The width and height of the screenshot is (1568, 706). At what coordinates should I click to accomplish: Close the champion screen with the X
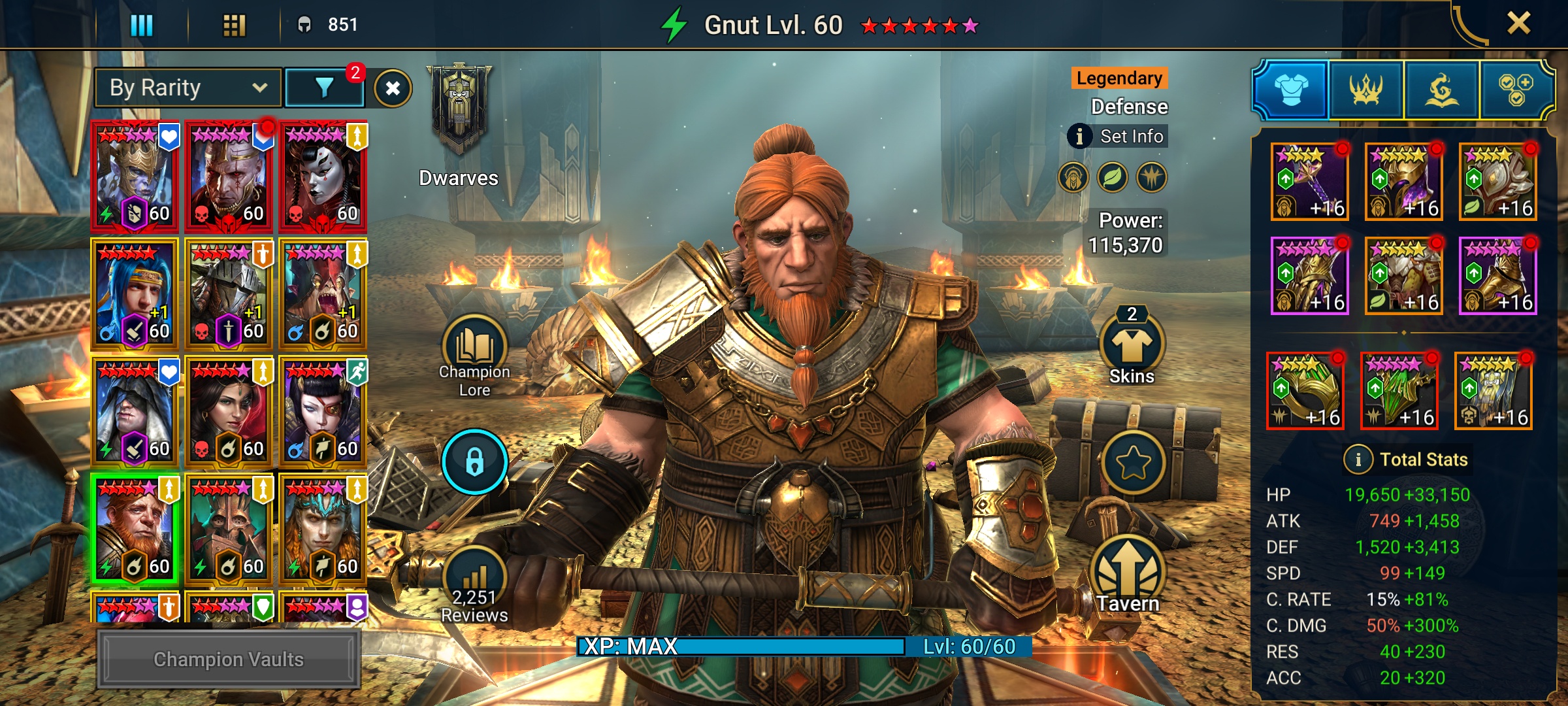[1518, 24]
